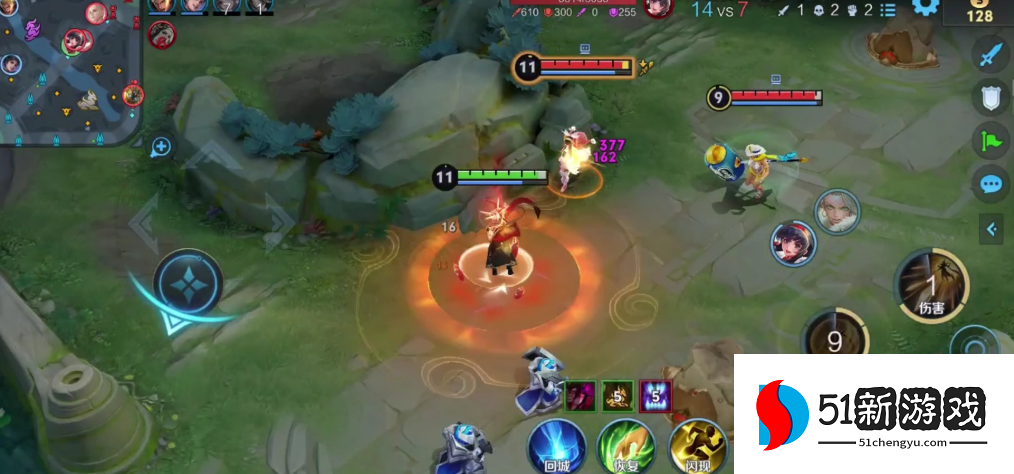Activate the Recall (回城) ability

click(x=556, y=446)
